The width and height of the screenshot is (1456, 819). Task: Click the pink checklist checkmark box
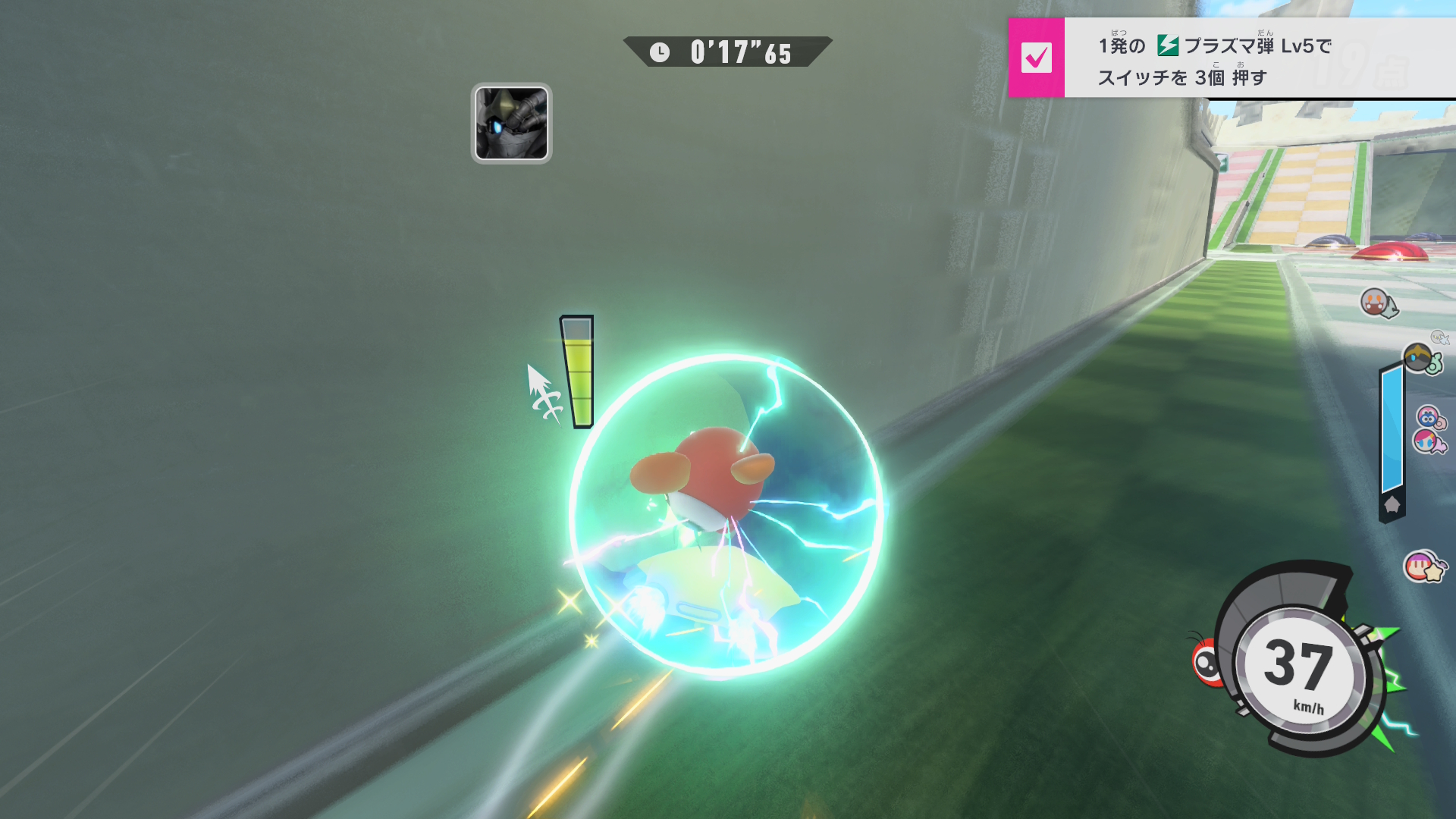1036,58
